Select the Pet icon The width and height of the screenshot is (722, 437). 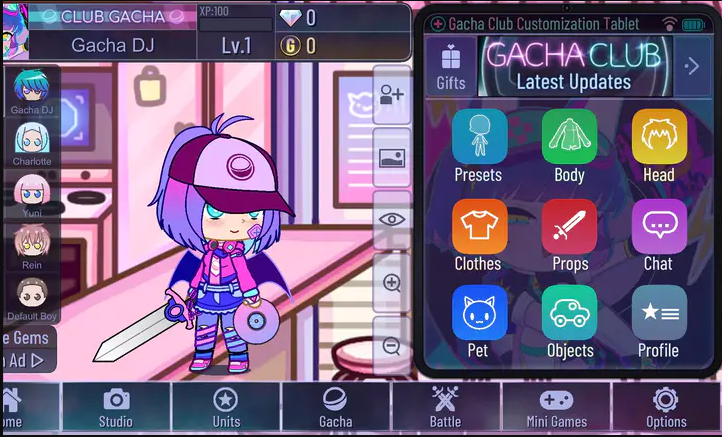(x=479, y=314)
